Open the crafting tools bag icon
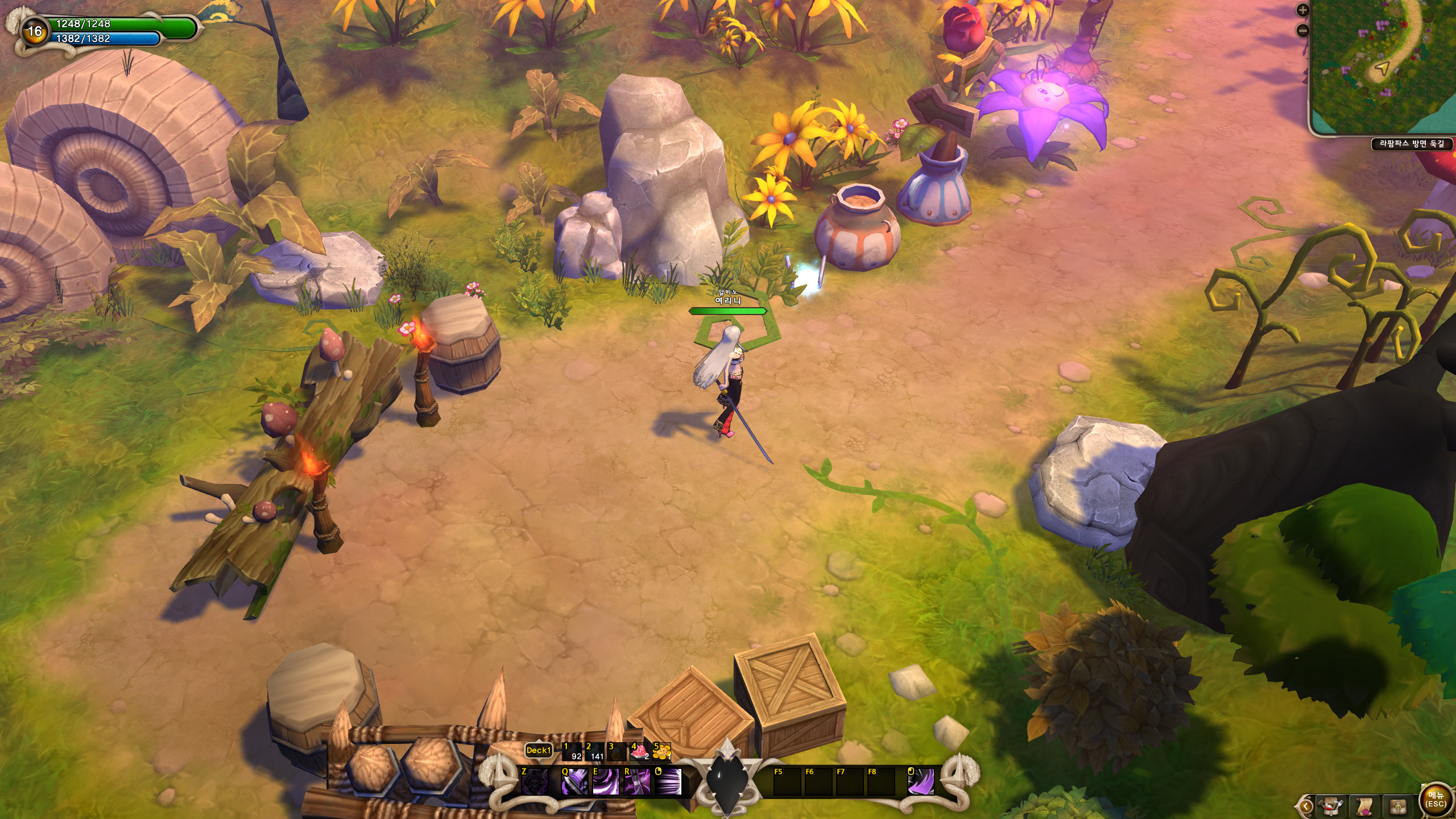This screenshot has width=1456, height=819. [1331, 805]
